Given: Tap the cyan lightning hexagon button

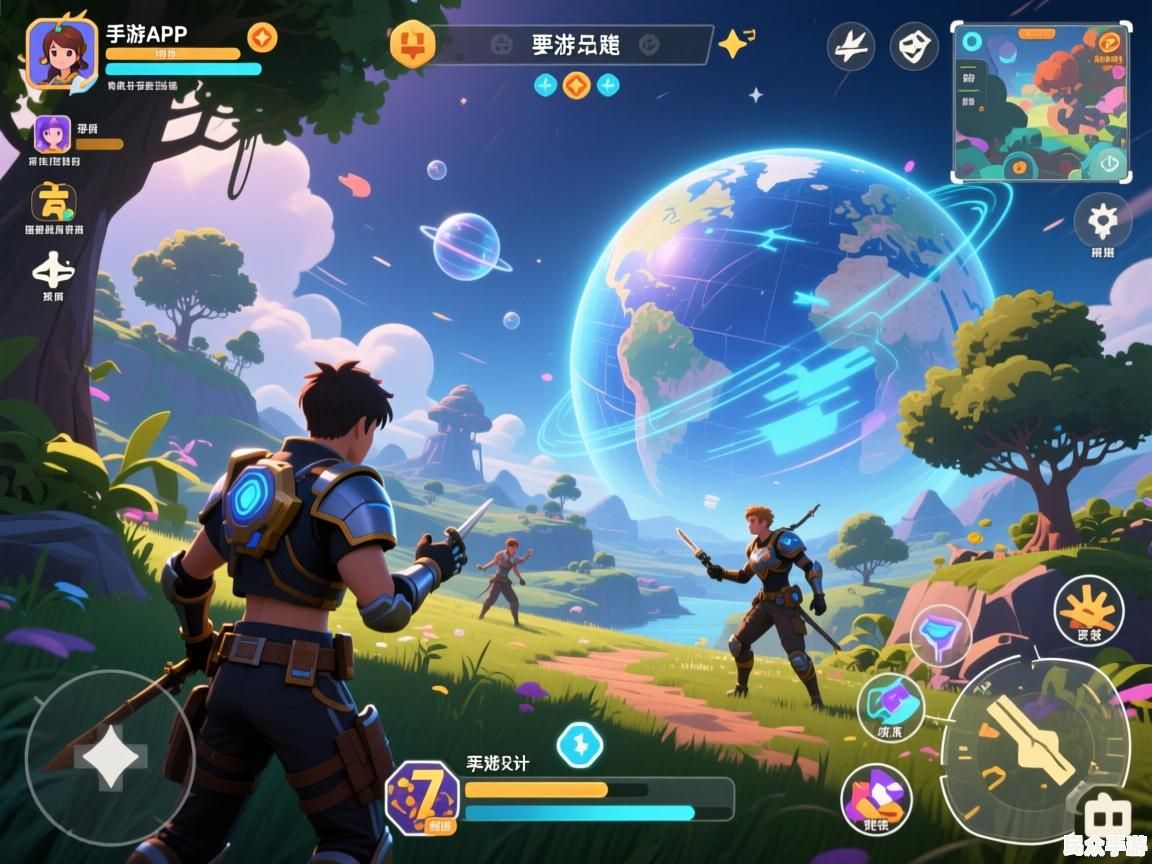Looking at the screenshot, I should (579, 744).
